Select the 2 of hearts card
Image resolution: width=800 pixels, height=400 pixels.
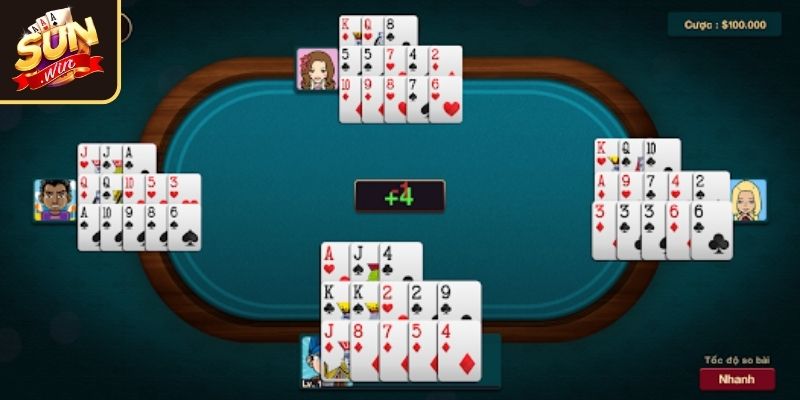[391, 301]
